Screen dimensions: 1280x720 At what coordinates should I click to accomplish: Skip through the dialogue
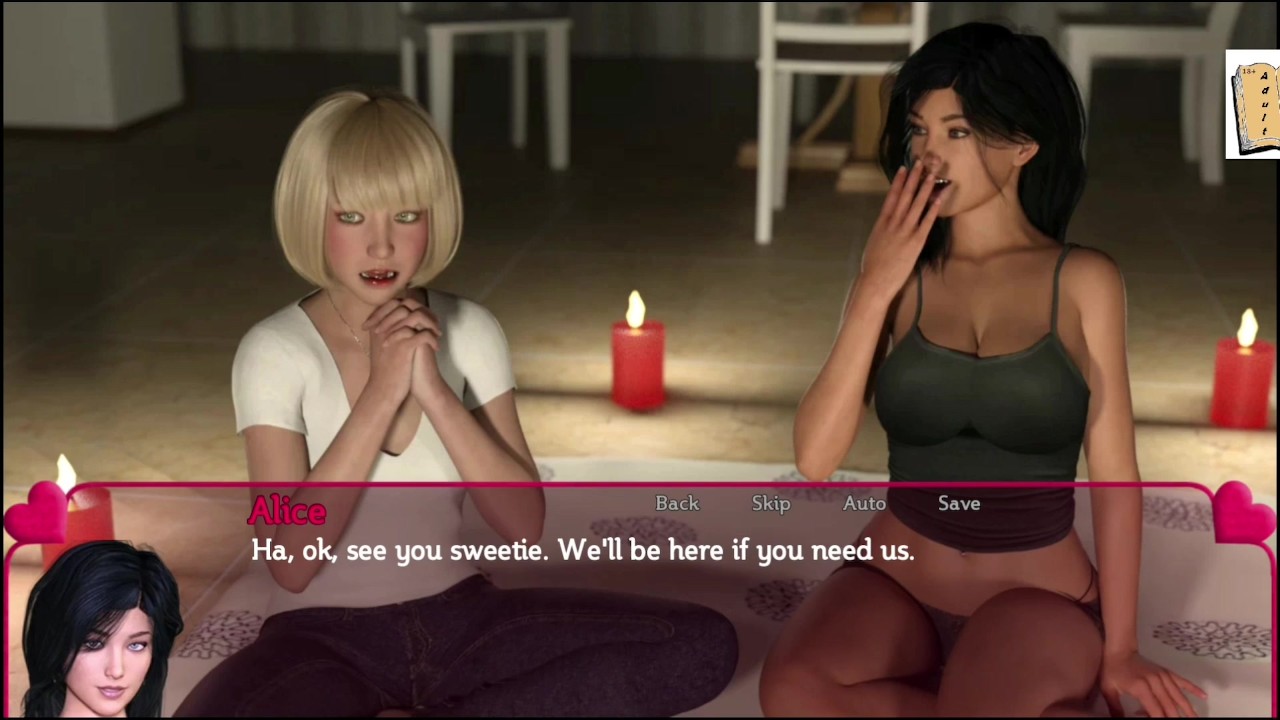click(x=771, y=503)
